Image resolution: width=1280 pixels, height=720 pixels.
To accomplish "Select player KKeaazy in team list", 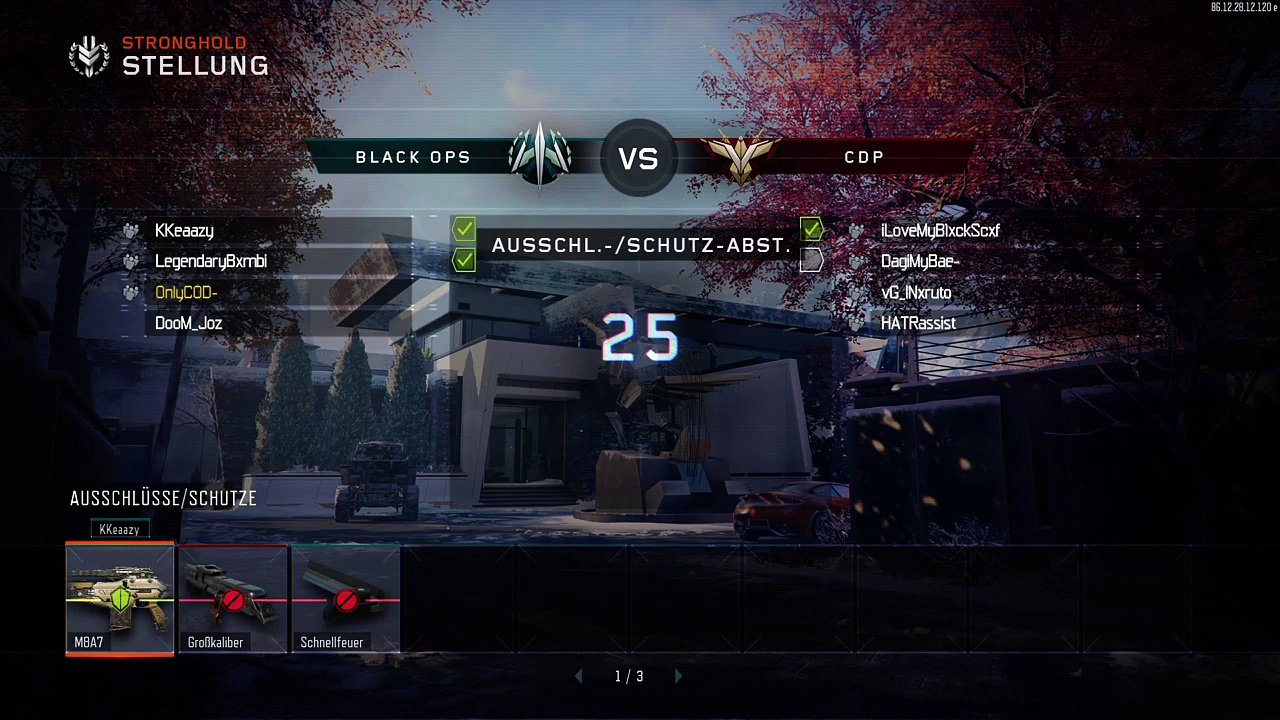I will [184, 231].
